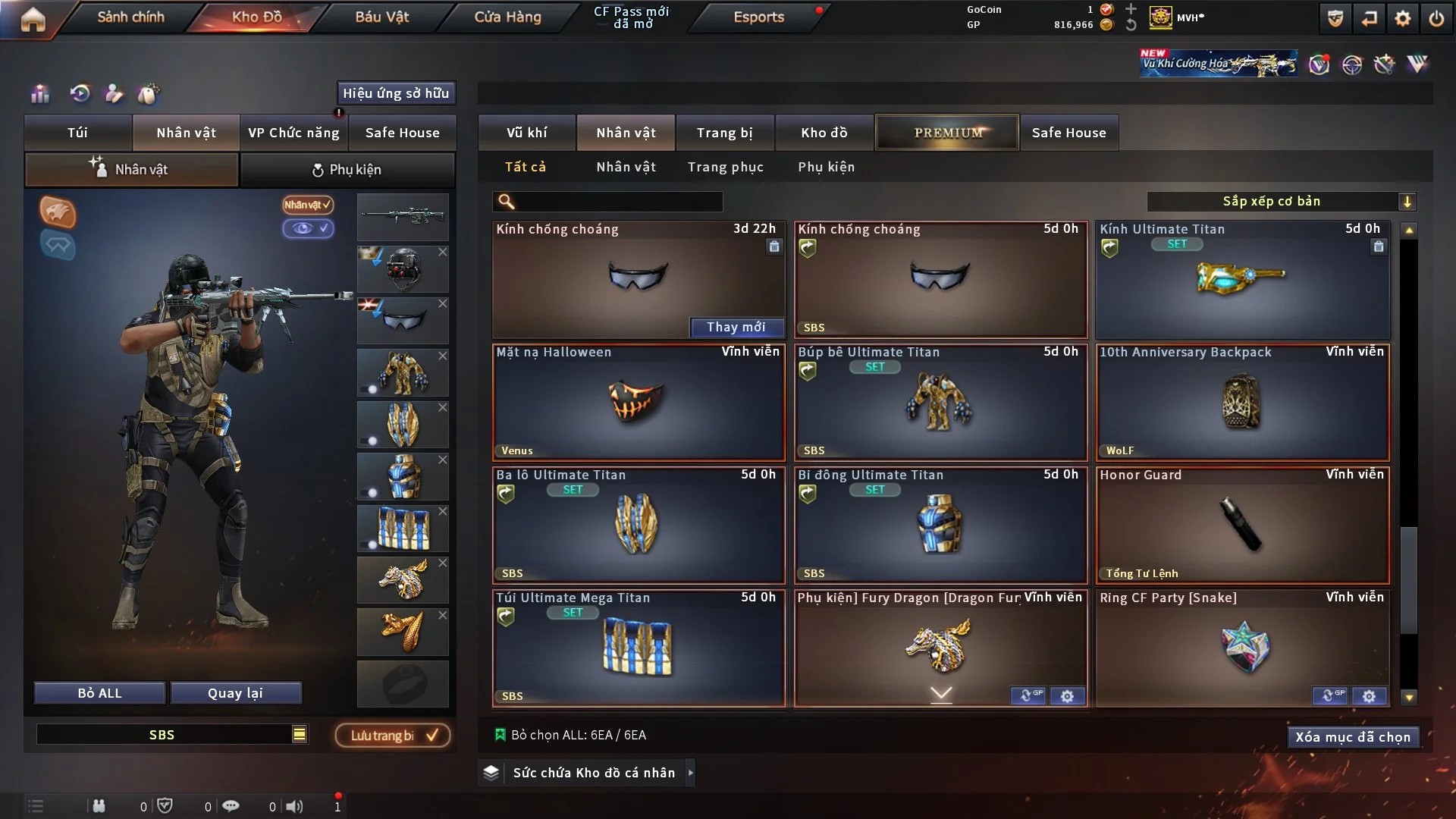The width and height of the screenshot is (1456, 819).
Task: Select the PREMIUM inventory tab
Action: 947,133
